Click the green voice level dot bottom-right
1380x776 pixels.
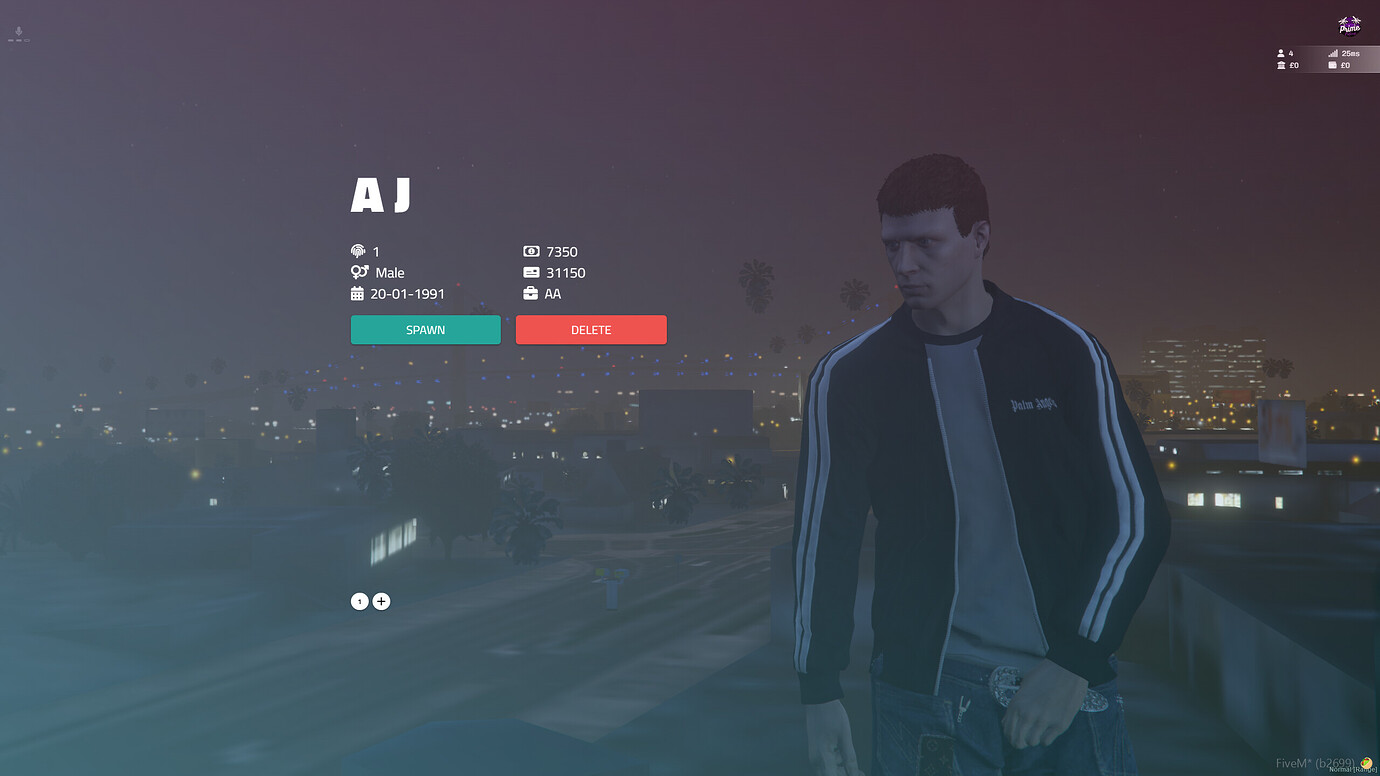(1367, 762)
